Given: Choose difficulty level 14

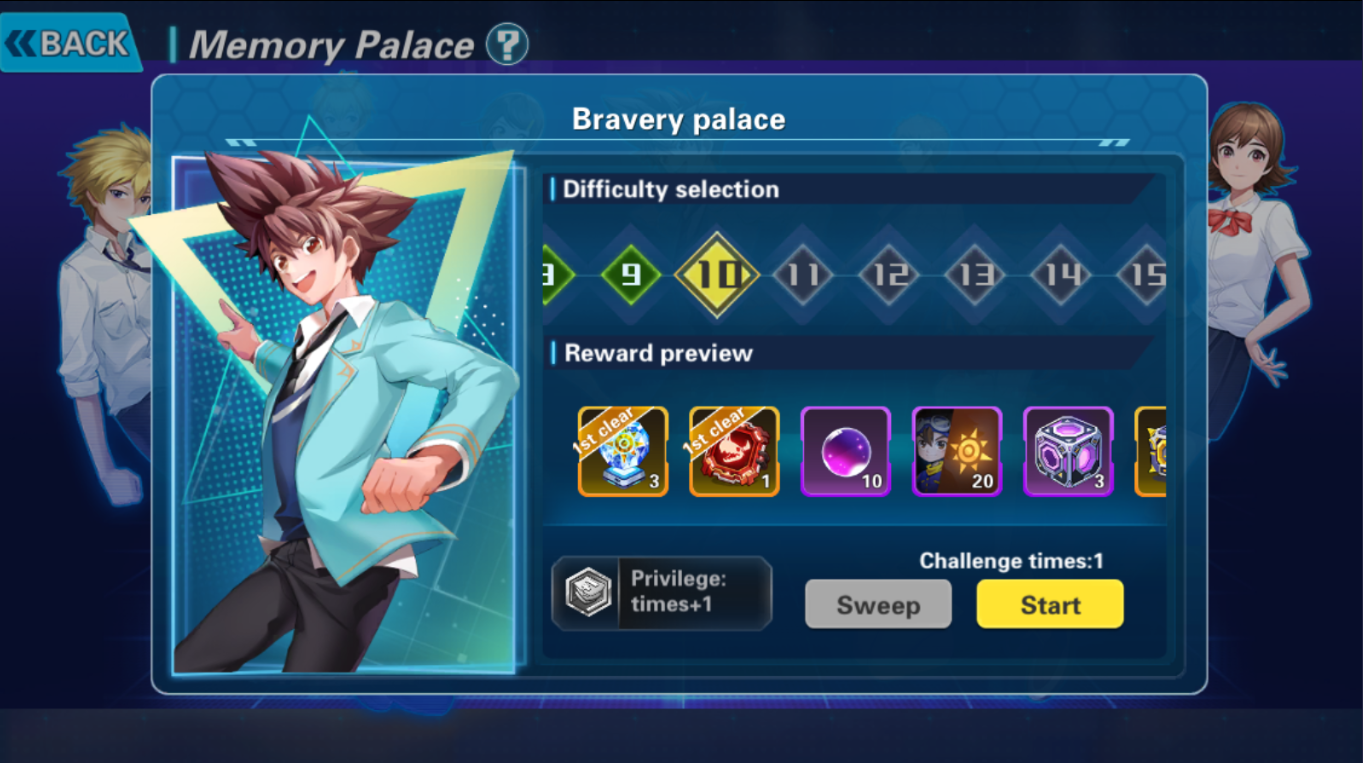Looking at the screenshot, I should pyautogui.click(x=1061, y=274).
